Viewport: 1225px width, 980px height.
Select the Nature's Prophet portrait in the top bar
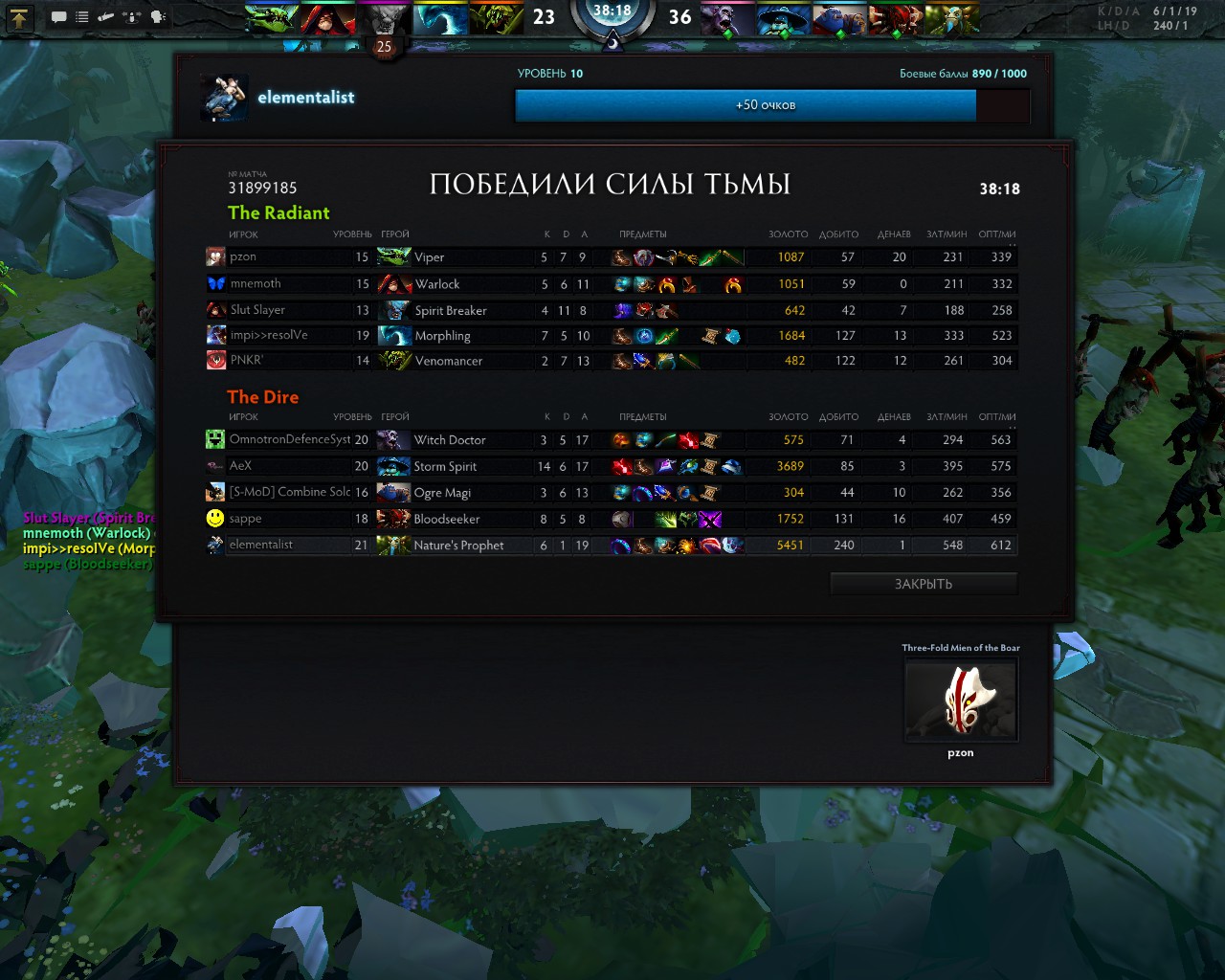pyautogui.click(x=951, y=17)
